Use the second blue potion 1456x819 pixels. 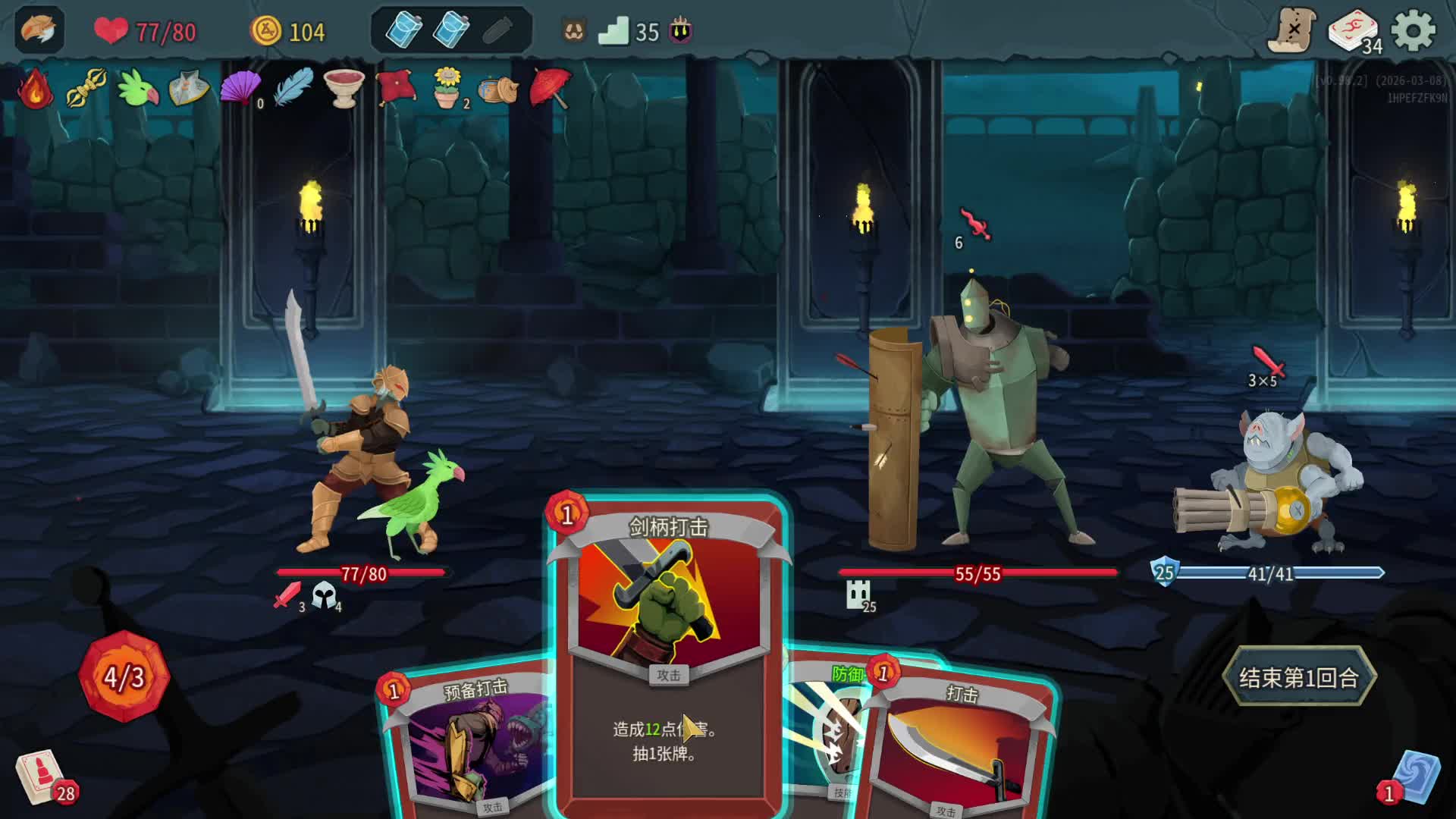point(451,31)
